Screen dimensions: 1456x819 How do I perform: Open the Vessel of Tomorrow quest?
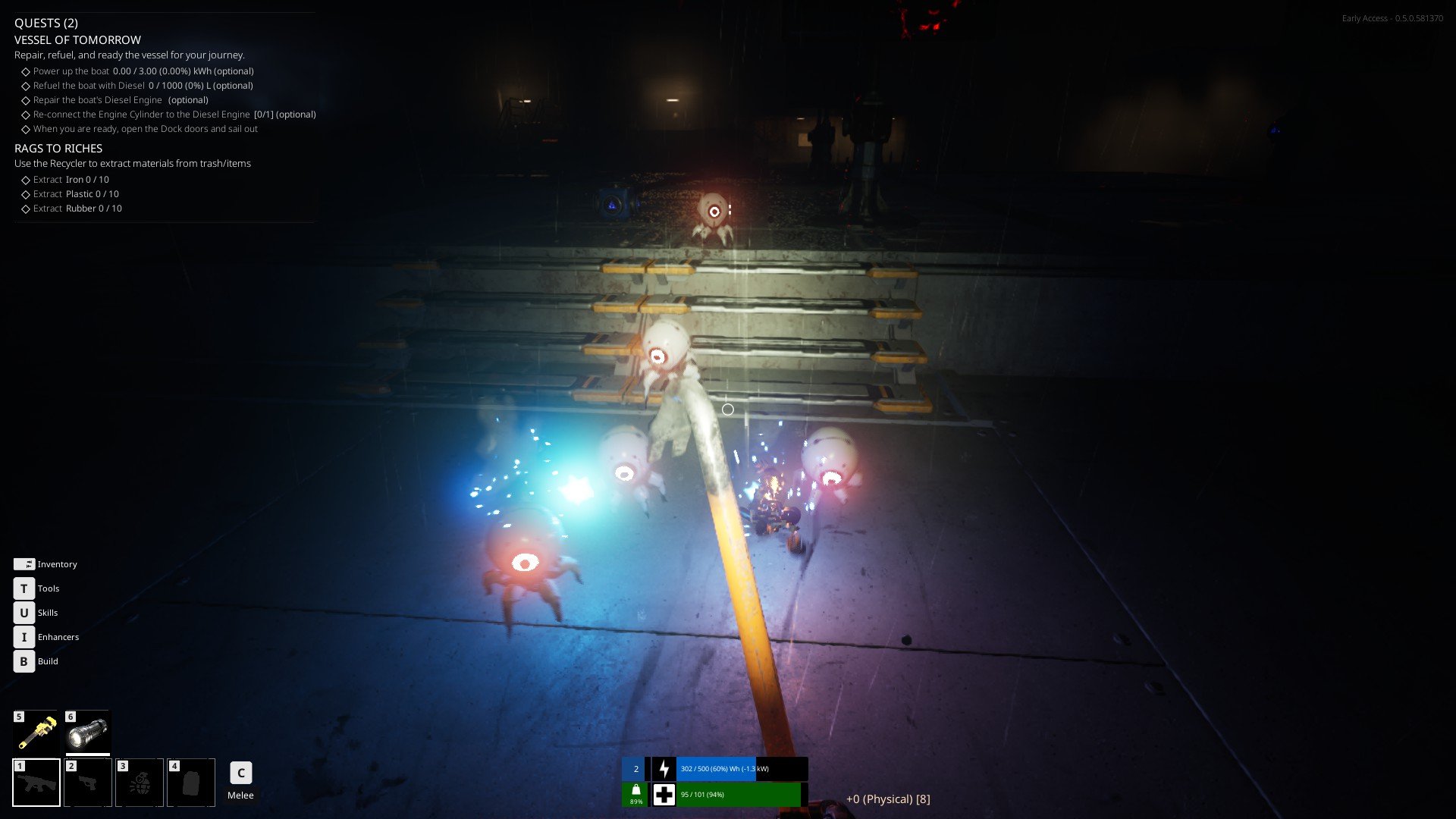click(77, 40)
